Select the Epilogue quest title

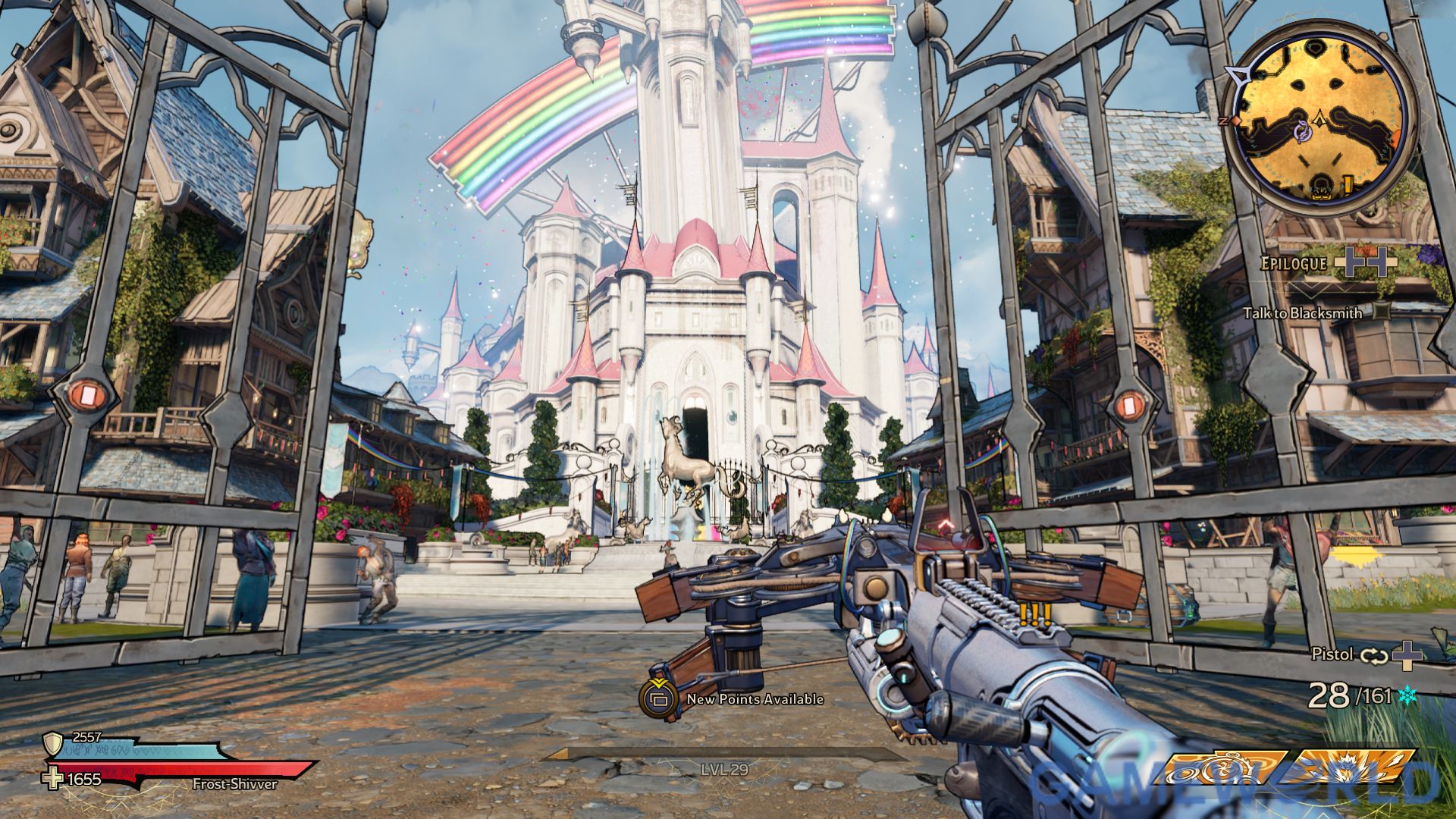[x=1294, y=263]
